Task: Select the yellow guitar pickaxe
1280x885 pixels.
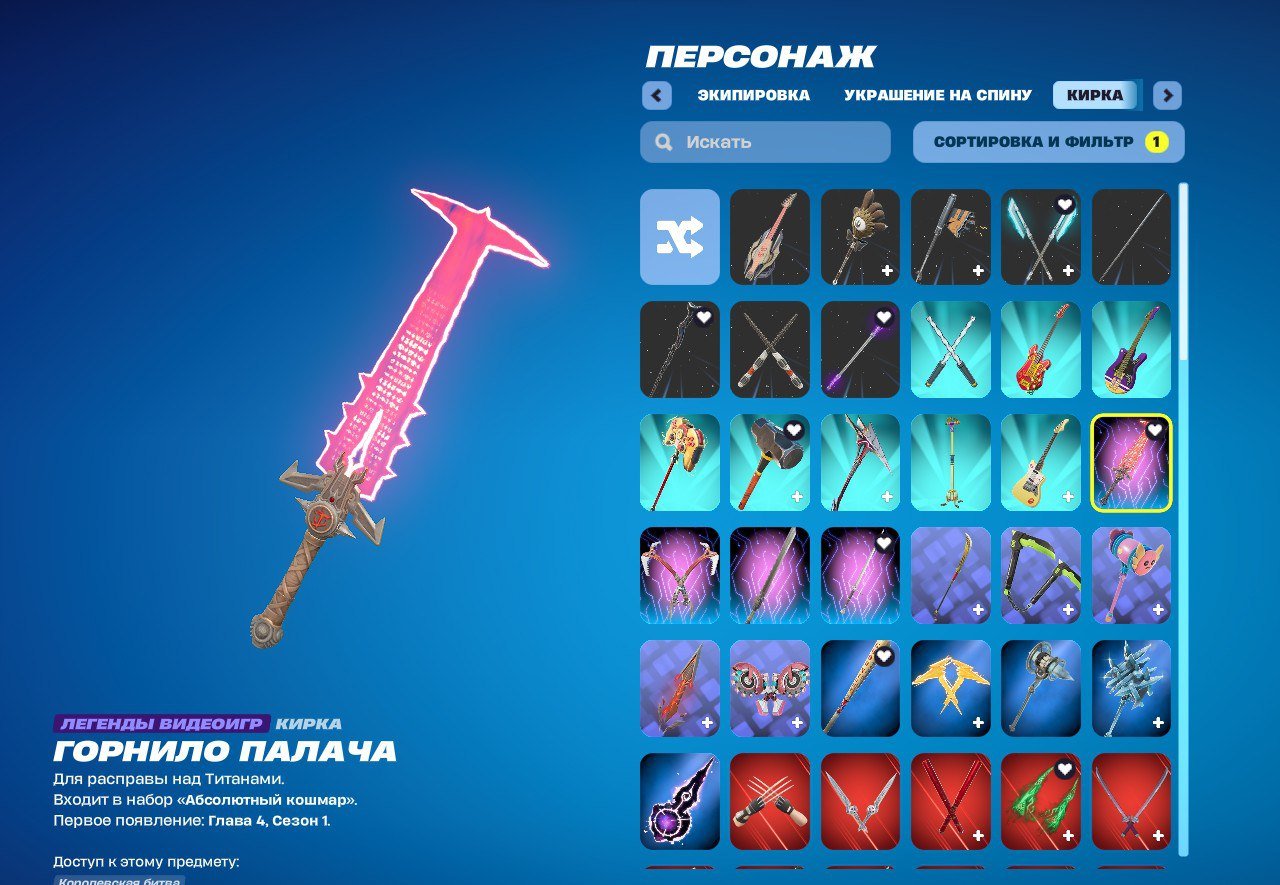Action: click(x=1041, y=461)
